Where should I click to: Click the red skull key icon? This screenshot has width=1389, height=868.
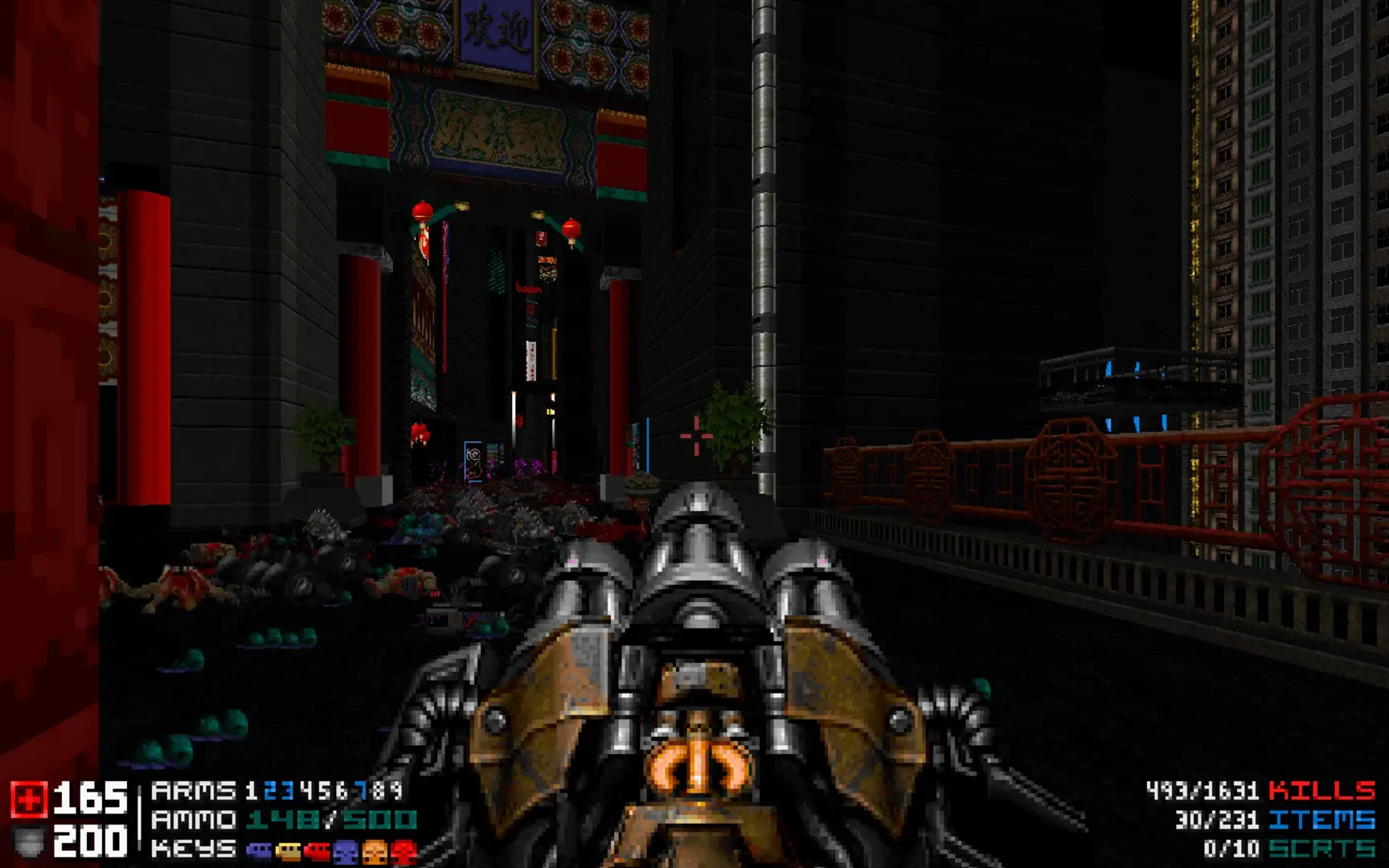click(x=402, y=852)
